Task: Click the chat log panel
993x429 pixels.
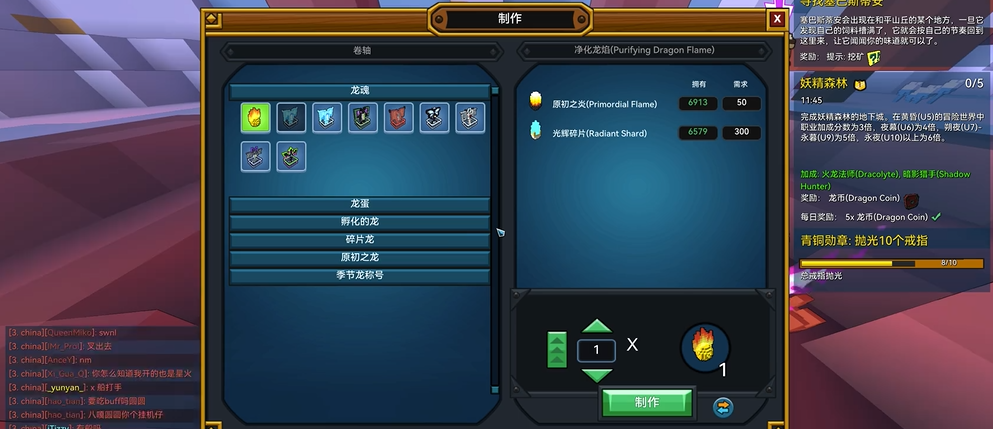Action: [100, 375]
